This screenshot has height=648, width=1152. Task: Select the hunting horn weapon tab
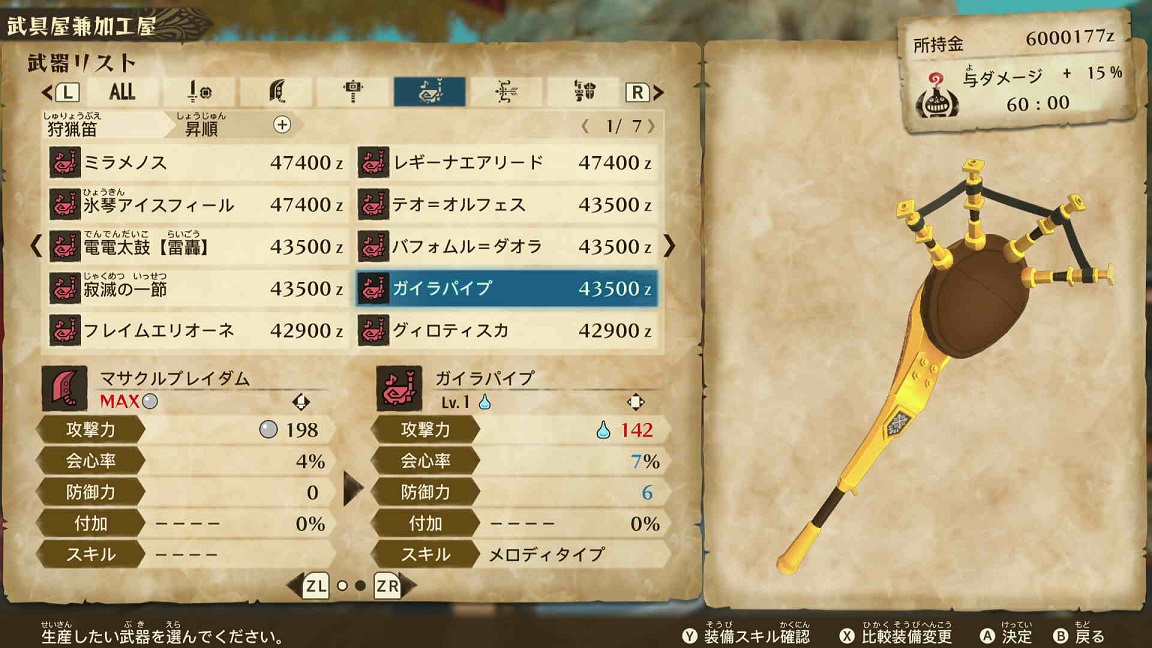(x=429, y=92)
